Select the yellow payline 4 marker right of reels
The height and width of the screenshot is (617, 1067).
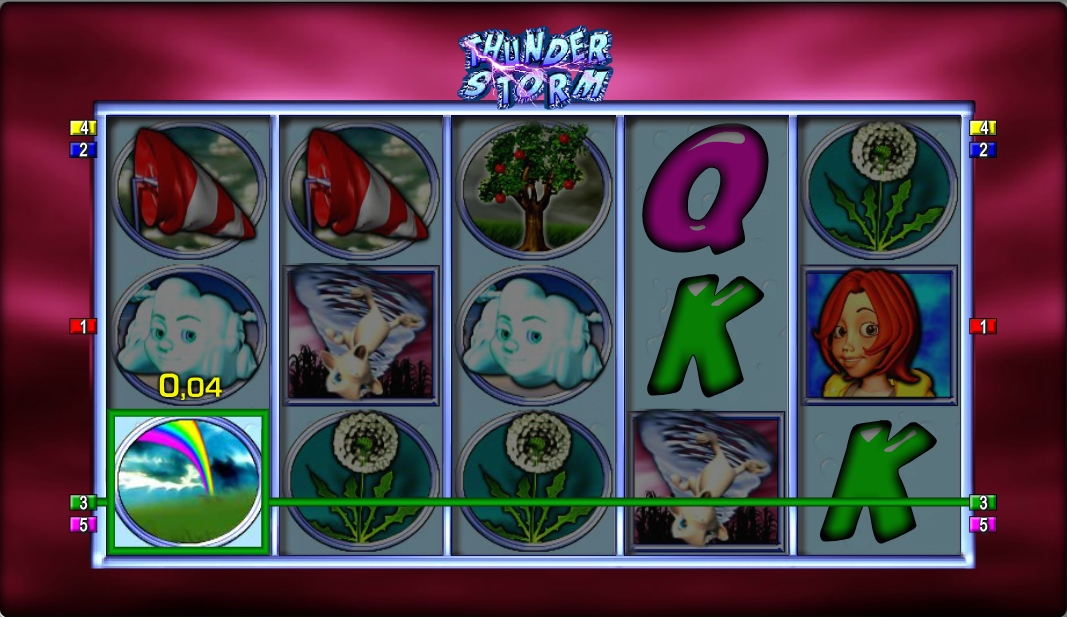[983, 128]
